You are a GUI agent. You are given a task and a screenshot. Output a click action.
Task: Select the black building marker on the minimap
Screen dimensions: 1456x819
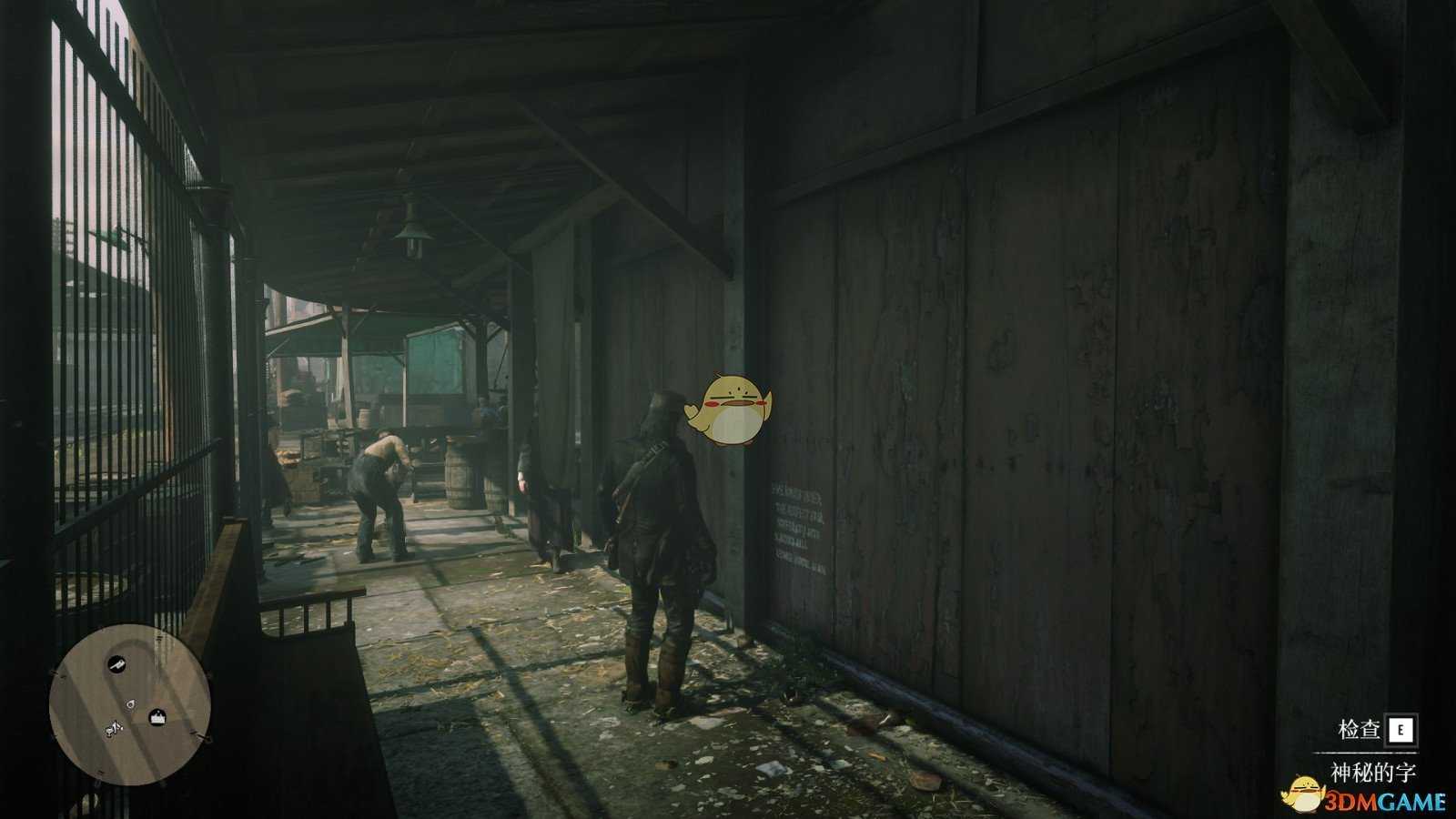pos(158,718)
